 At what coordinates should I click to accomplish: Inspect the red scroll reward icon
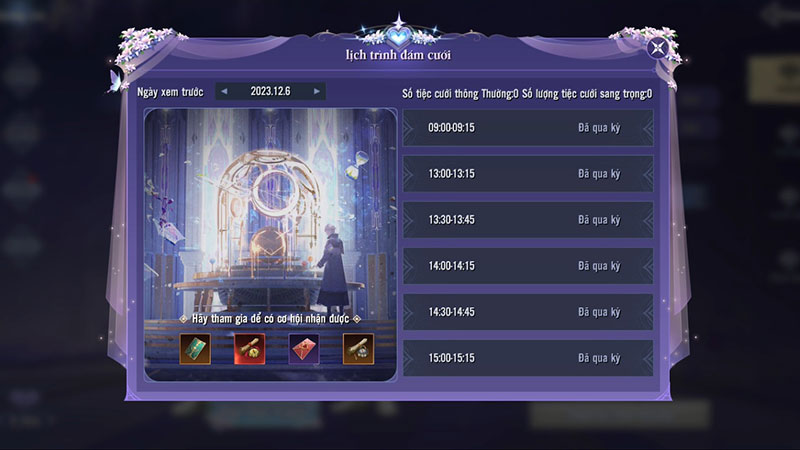click(249, 348)
